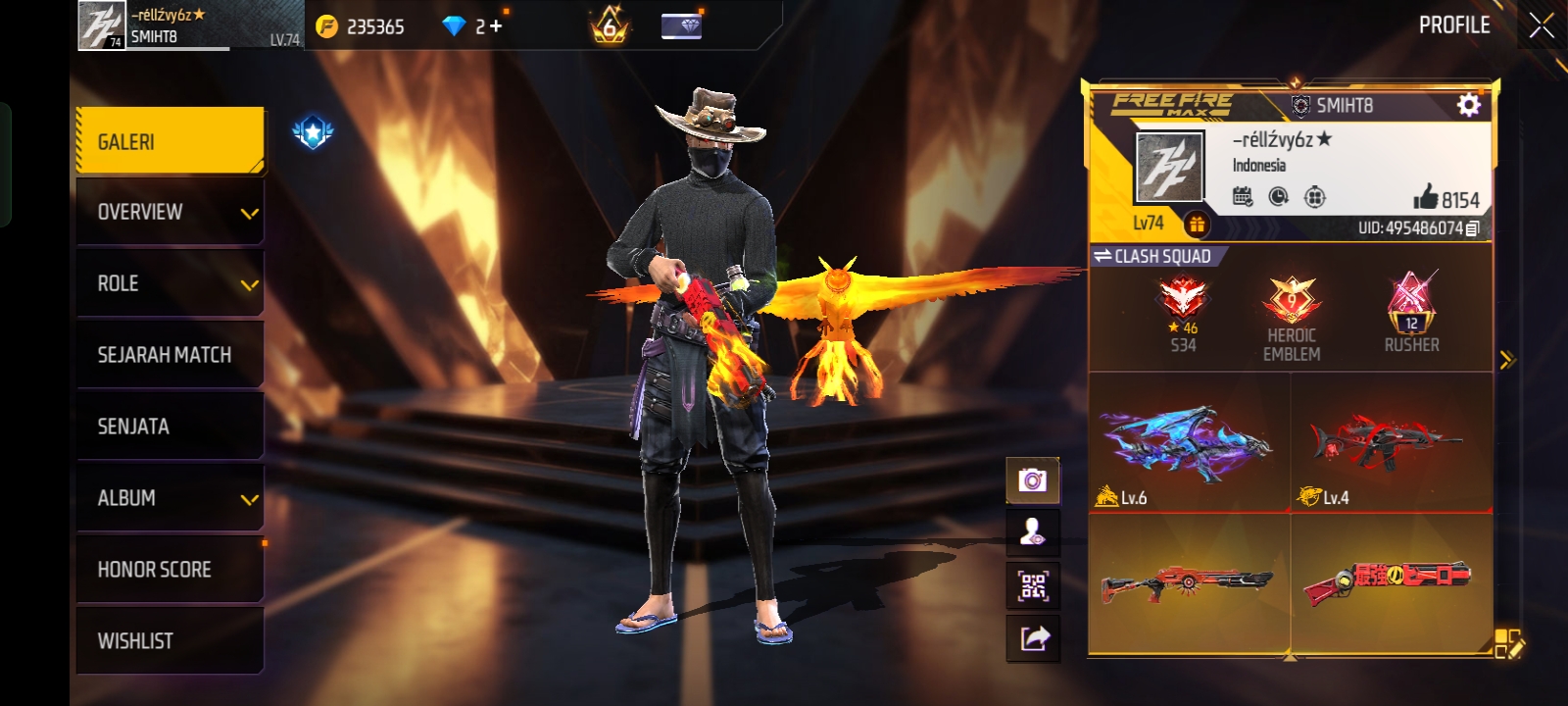View Sejarah Match history
This screenshot has width=1568, height=706.
pyautogui.click(x=170, y=355)
